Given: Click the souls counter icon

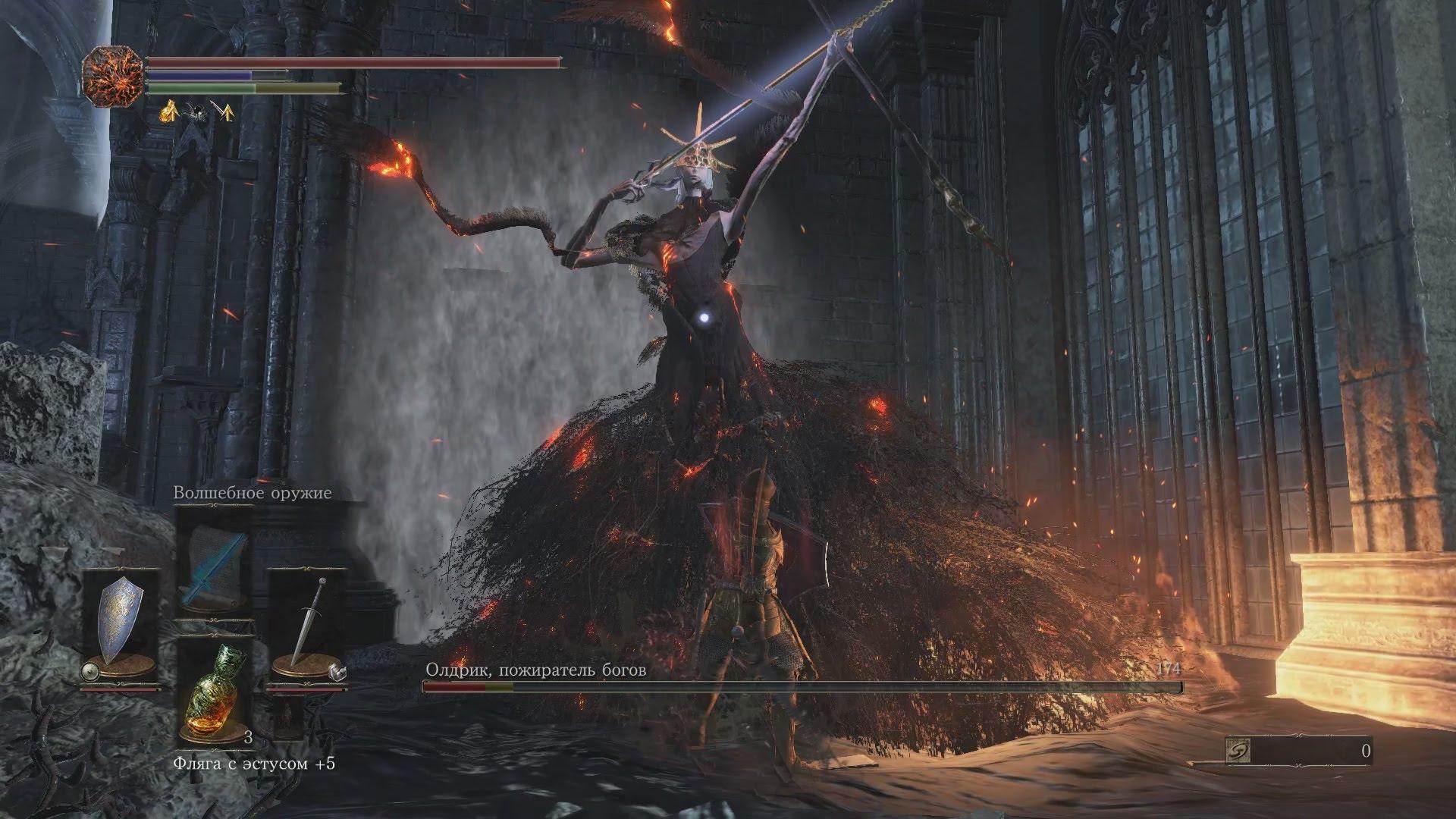Looking at the screenshot, I should [x=1238, y=752].
